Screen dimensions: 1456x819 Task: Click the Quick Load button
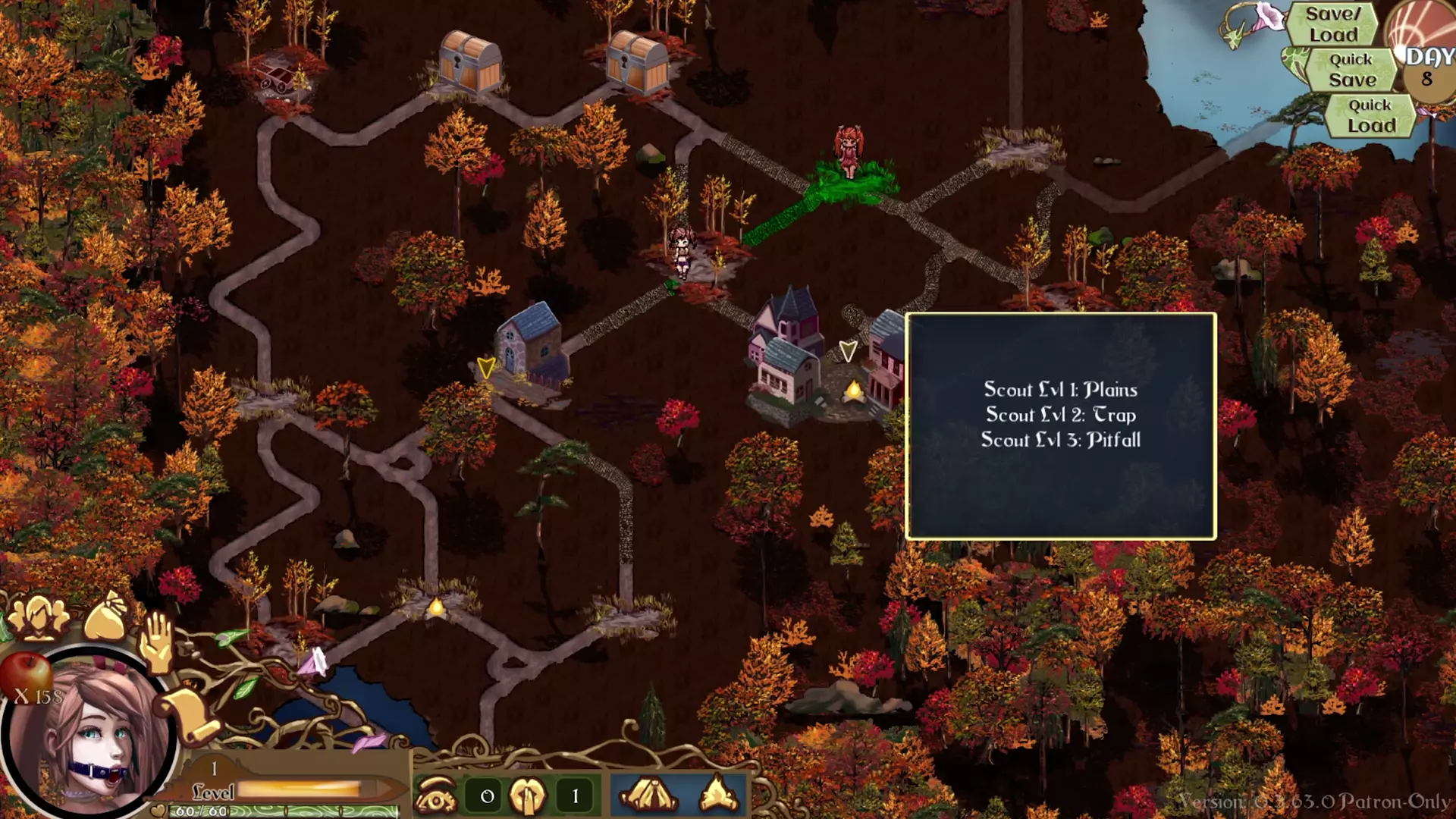pos(1370,115)
